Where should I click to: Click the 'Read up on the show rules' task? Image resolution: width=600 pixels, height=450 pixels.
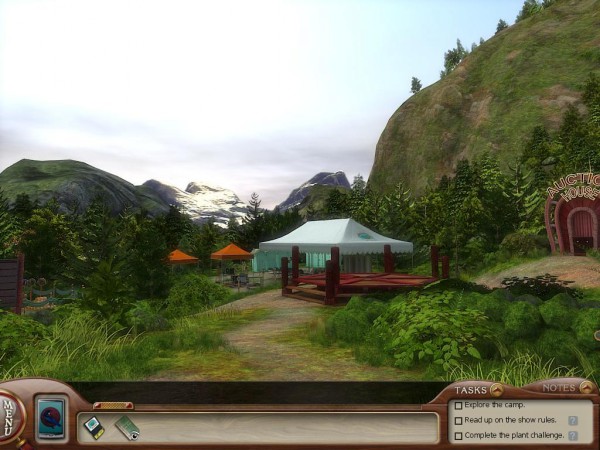(507, 421)
